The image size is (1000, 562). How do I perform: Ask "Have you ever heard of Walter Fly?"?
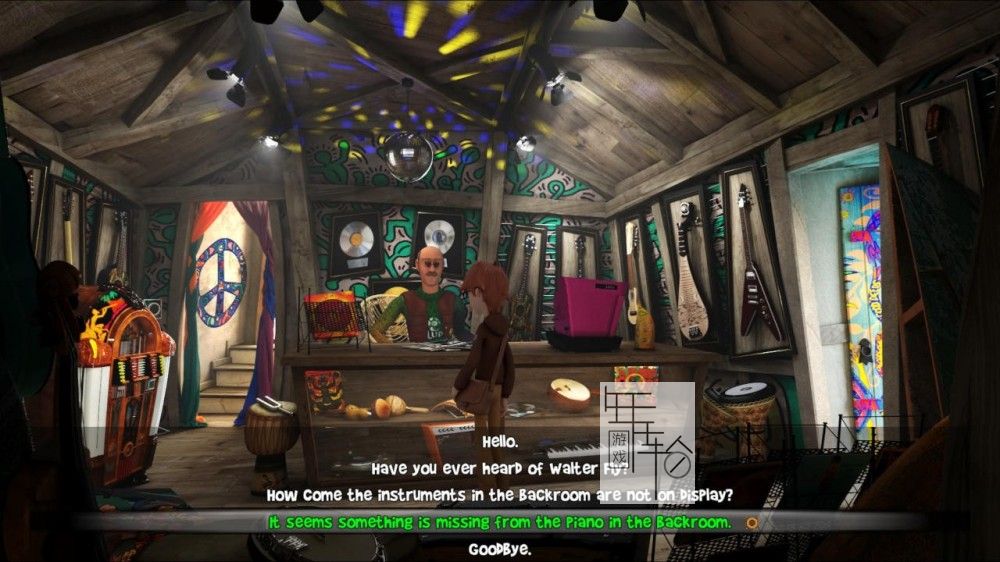[500, 467]
